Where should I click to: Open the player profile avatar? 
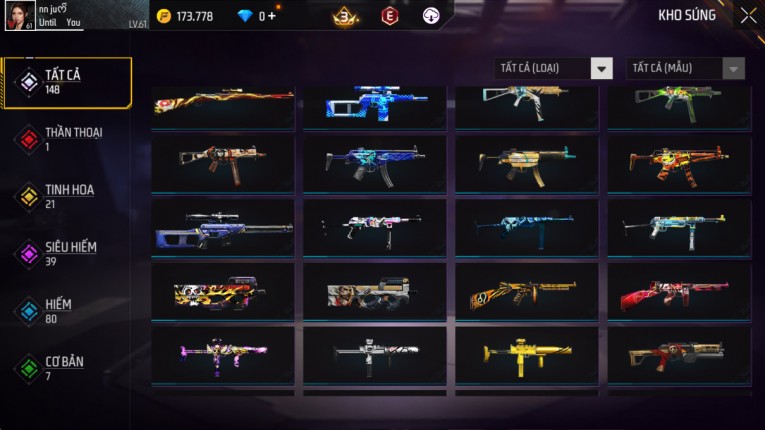[x=20, y=16]
